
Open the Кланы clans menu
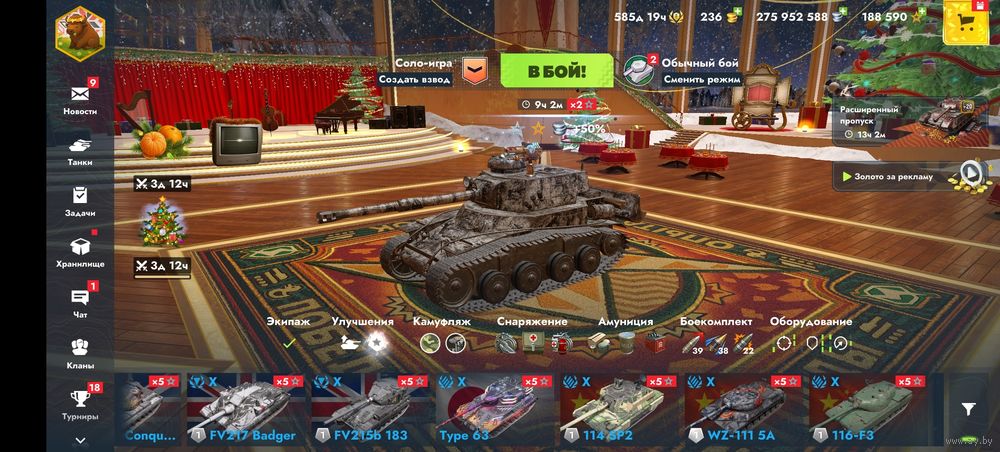(80, 353)
